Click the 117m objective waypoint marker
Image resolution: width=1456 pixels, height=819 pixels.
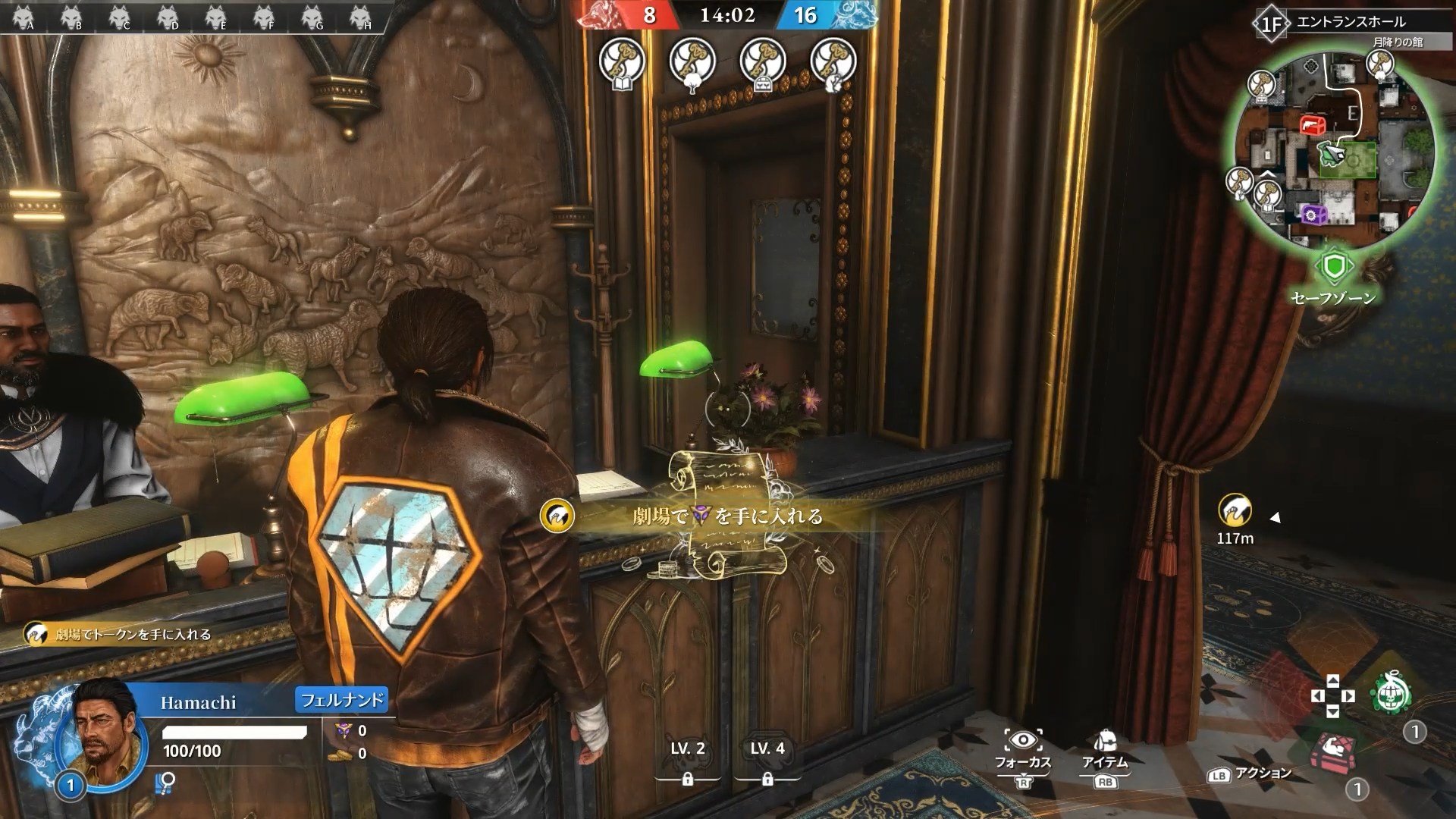point(1235,512)
